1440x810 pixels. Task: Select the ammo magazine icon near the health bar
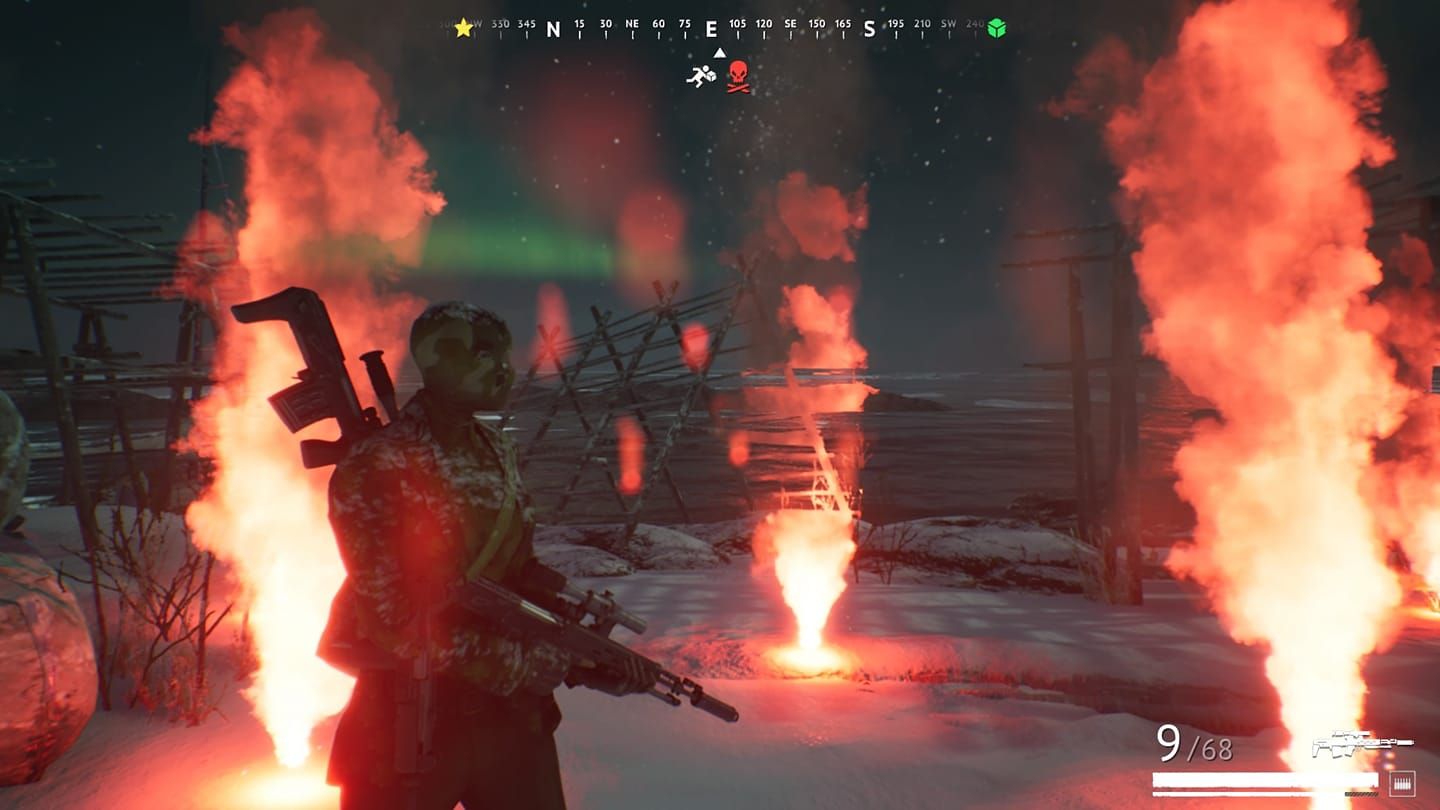(x=1402, y=783)
